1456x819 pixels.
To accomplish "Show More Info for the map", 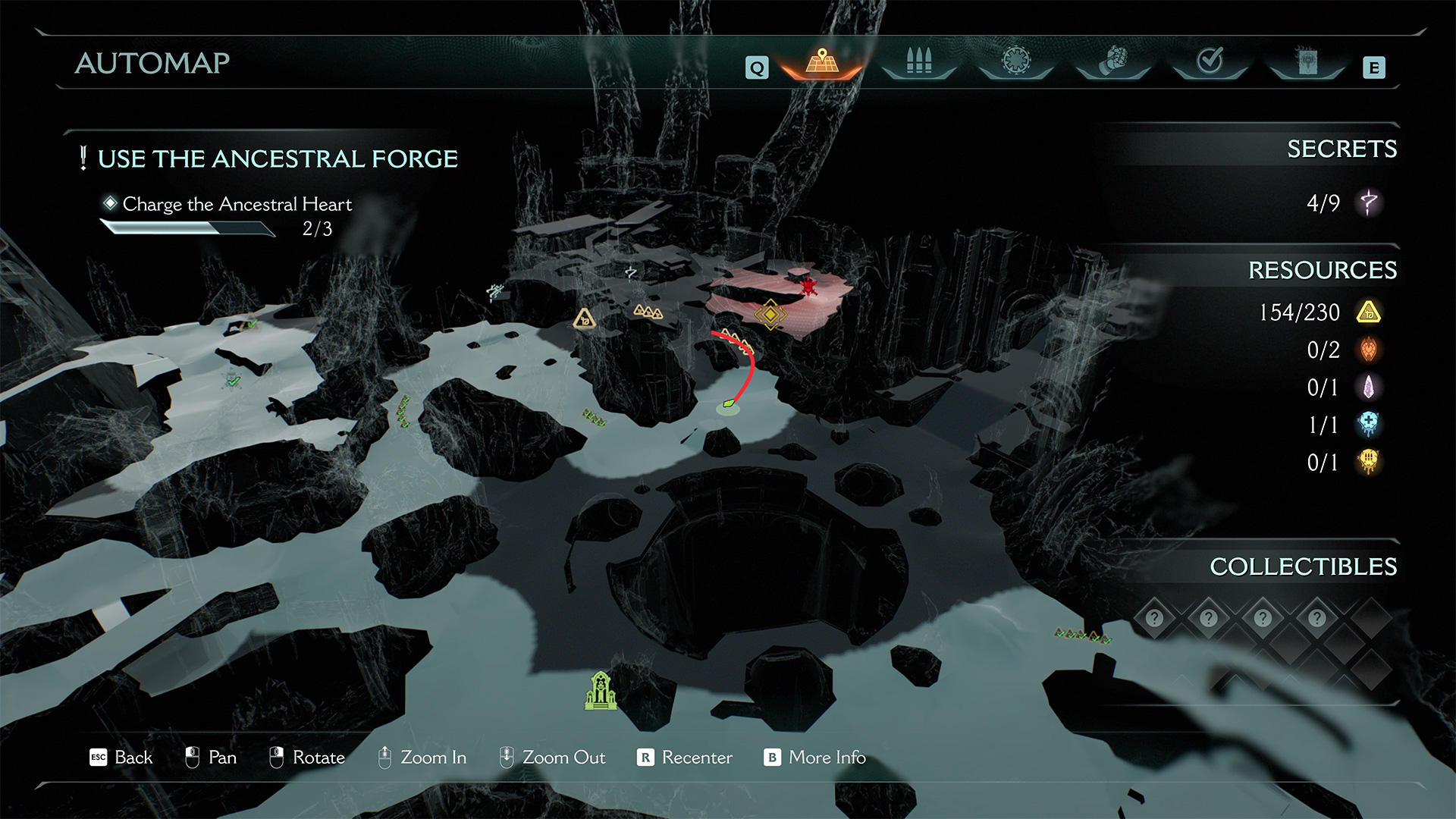I will pyautogui.click(x=815, y=758).
